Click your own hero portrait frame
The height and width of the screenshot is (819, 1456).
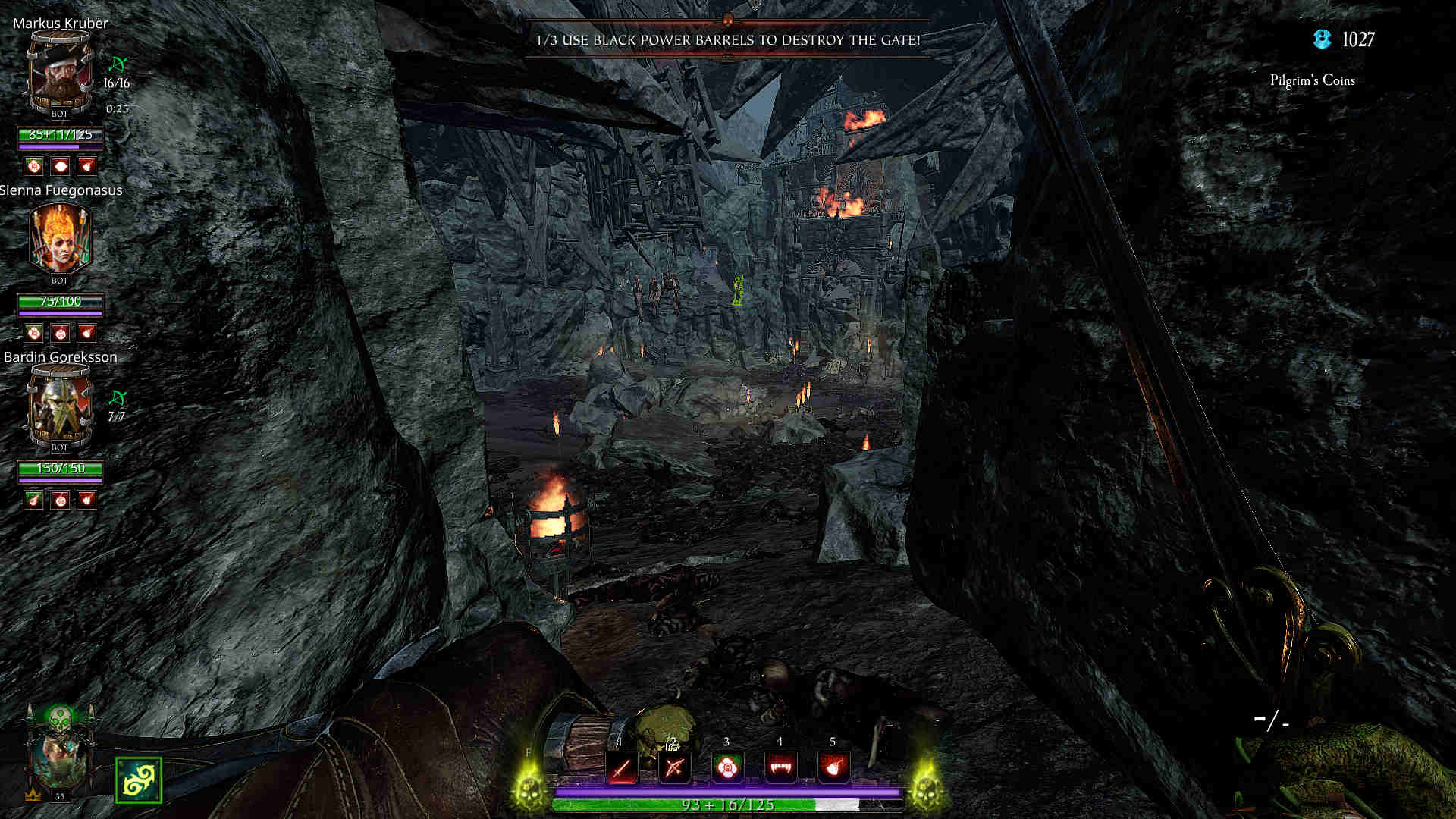[60, 755]
